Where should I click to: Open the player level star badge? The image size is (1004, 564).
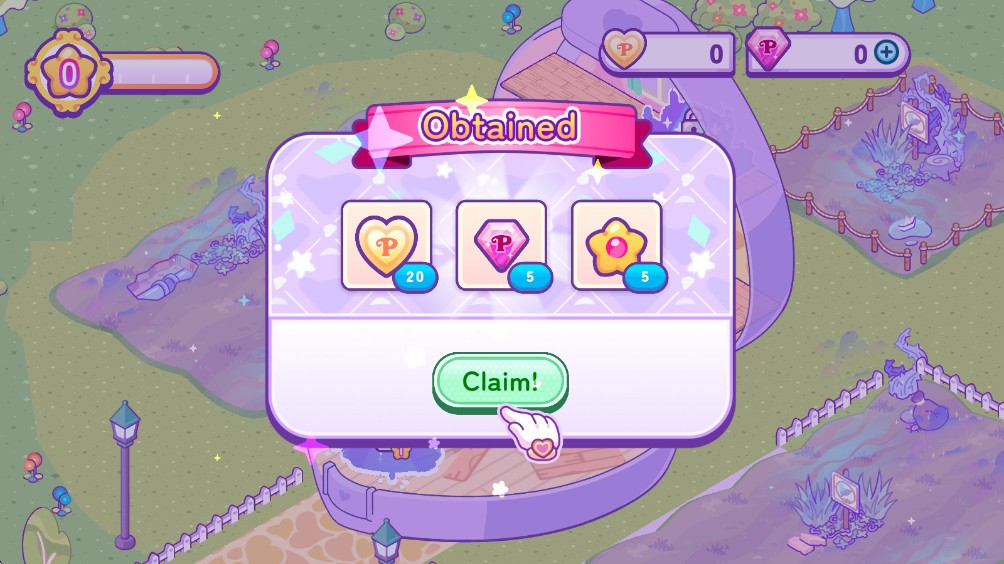(x=69, y=73)
